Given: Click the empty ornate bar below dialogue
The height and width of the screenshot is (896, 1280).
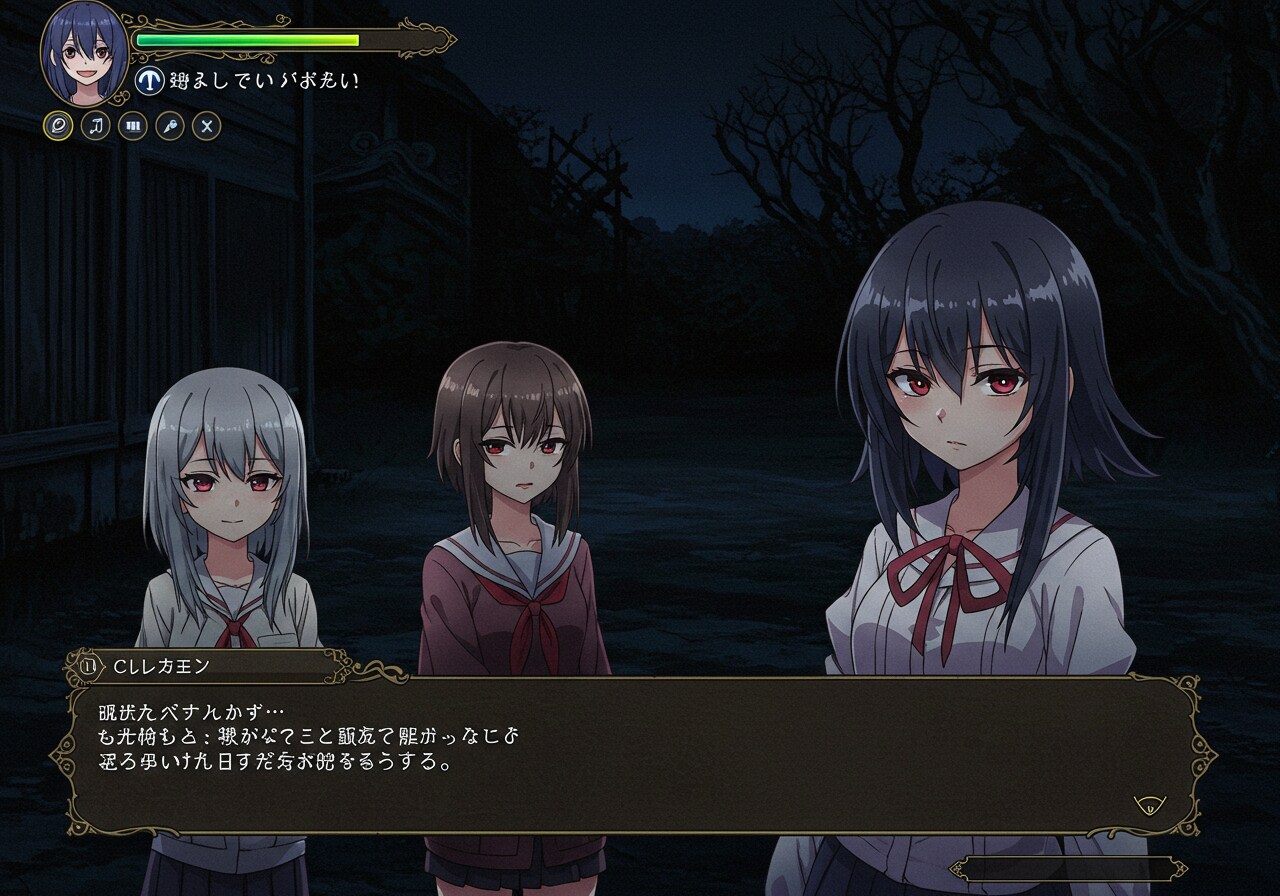Looking at the screenshot, I should [x=1067, y=869].
